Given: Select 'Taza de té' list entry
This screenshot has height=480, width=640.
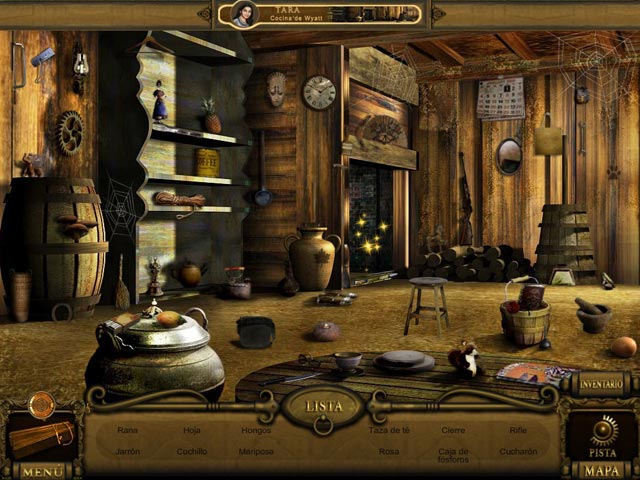Looking at the screenshot, I should tap(389, 430).
